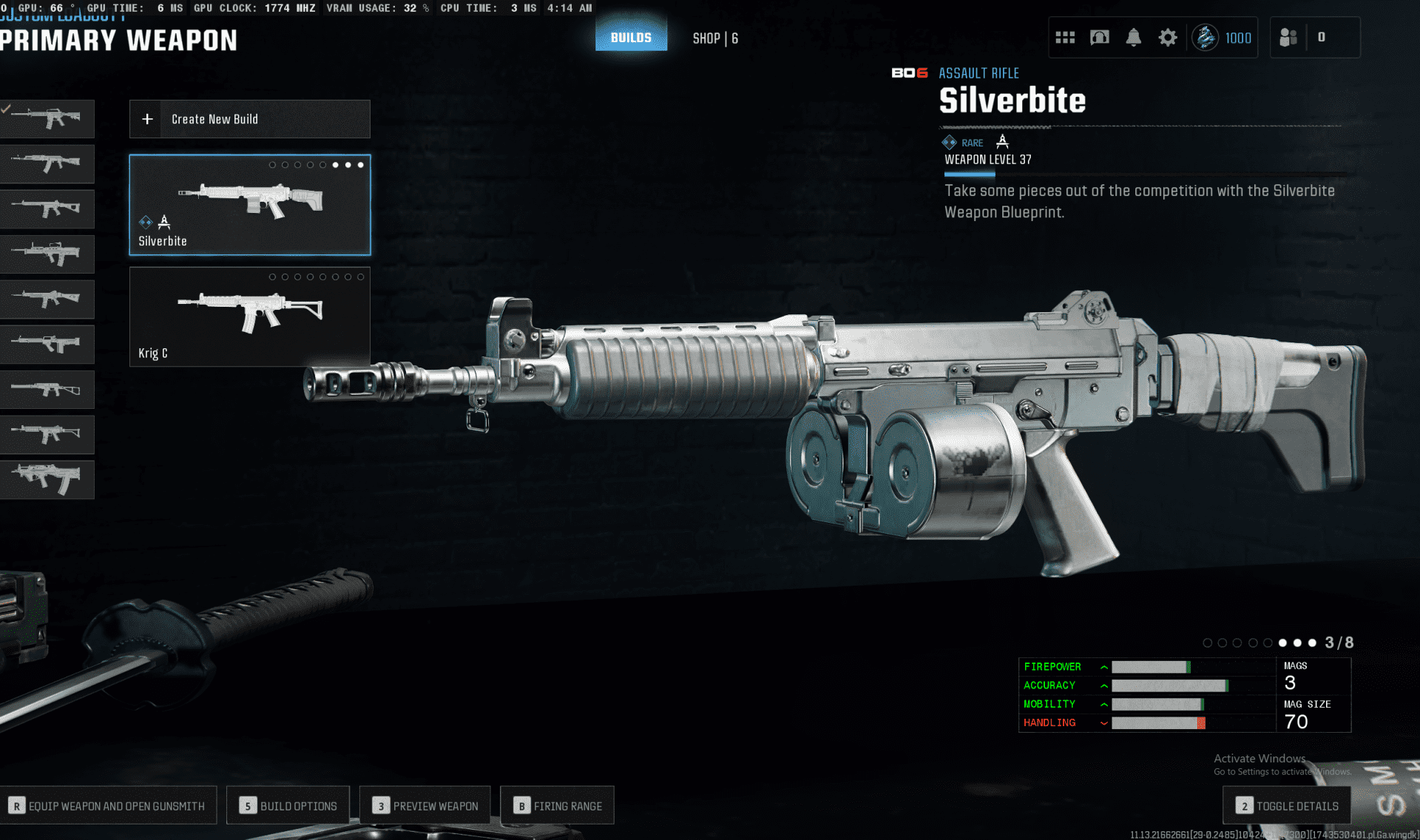Screen dimensions: 1420x840
Task: Open notifications bell
Action: (x=1133, y=38)
